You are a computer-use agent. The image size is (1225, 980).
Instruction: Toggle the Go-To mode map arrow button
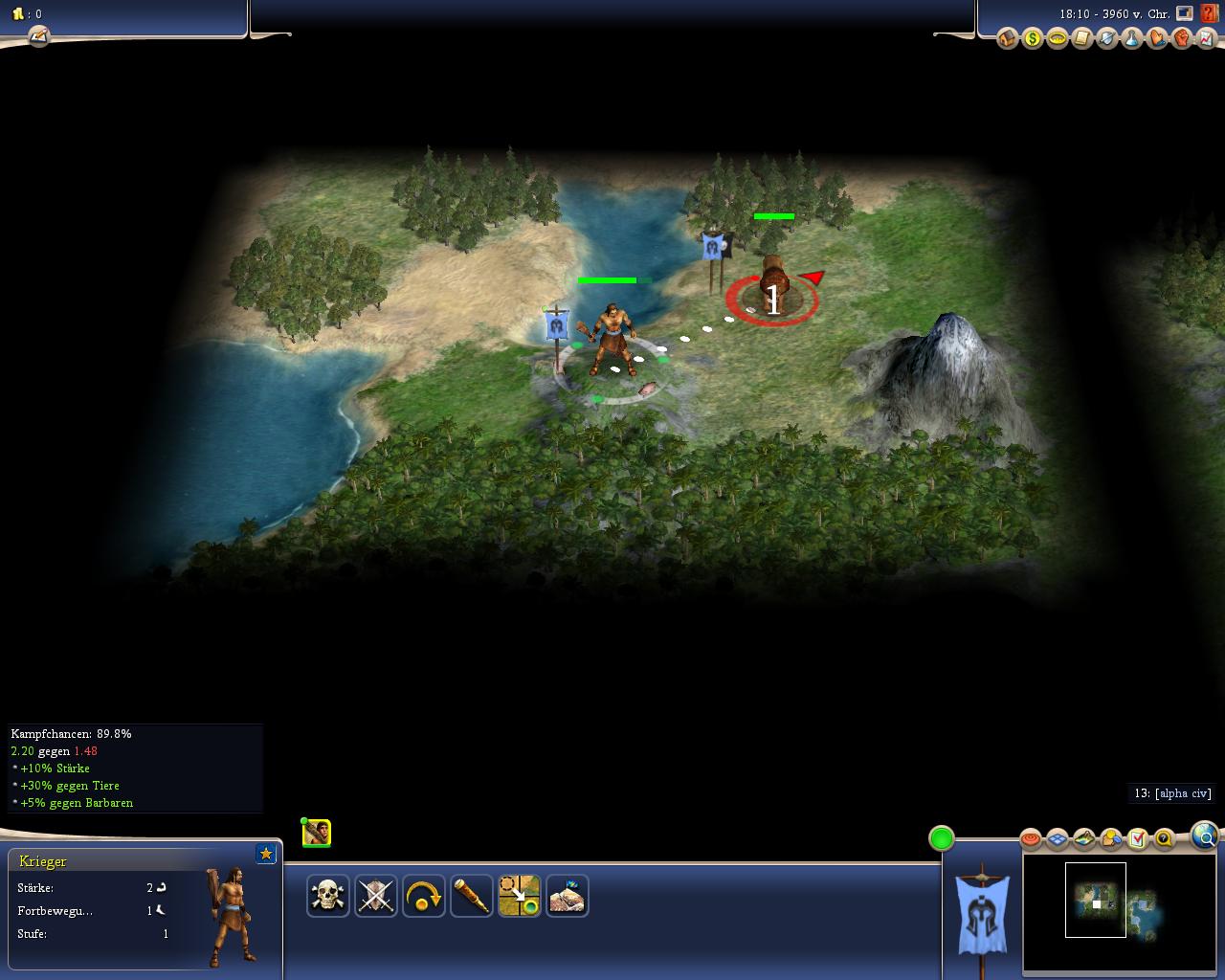point(520,896)
